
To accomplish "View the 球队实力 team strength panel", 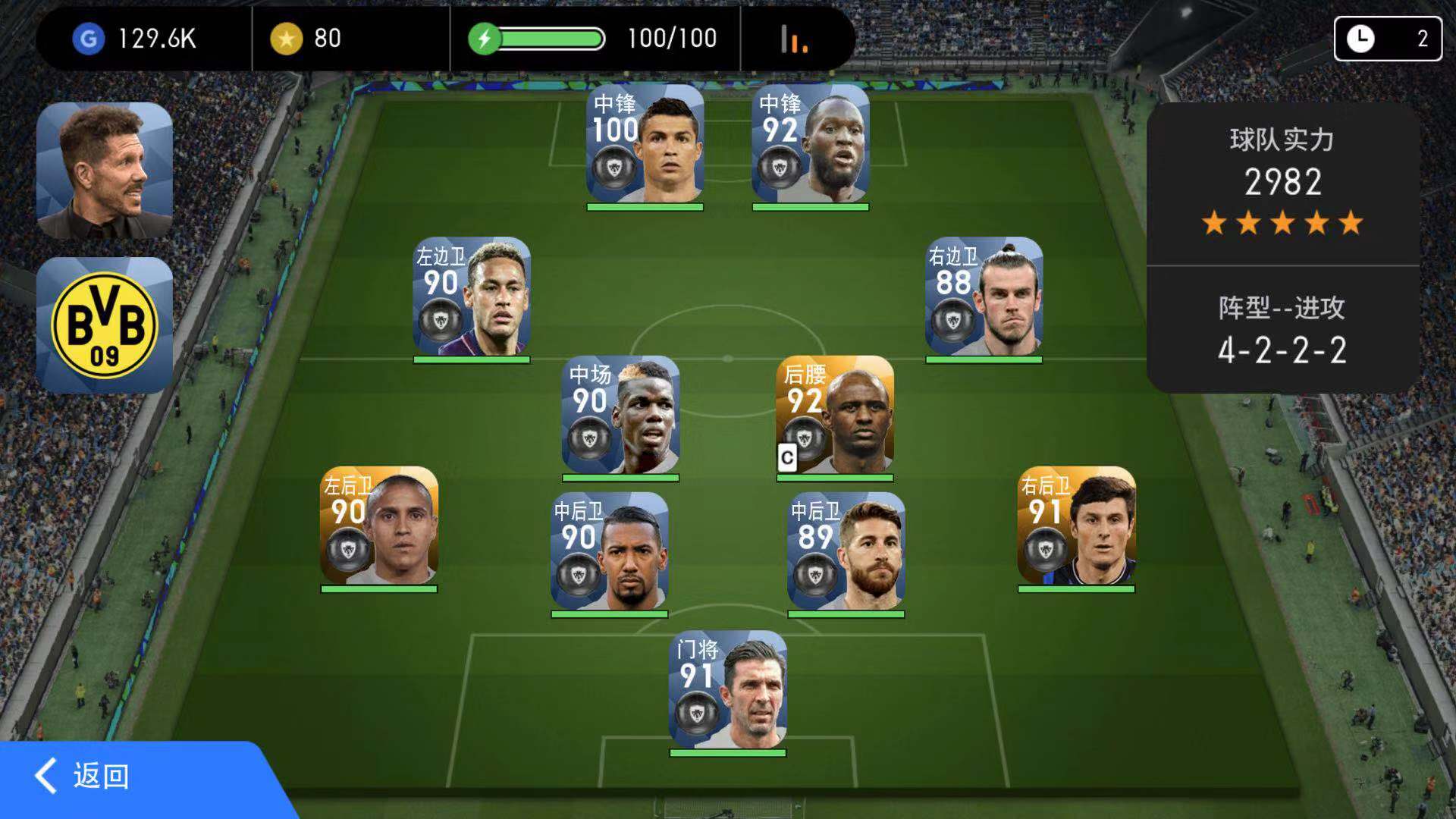I will point(1282,182).
